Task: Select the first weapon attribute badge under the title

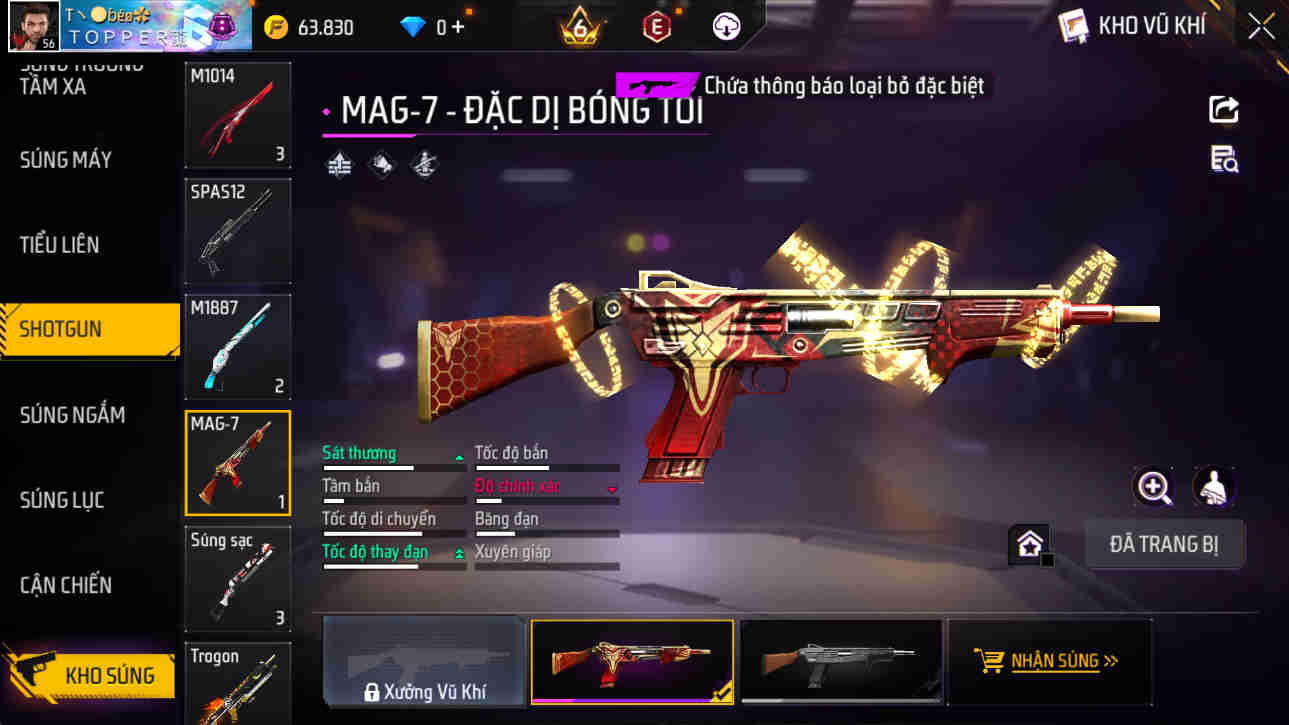Action: pyautogui.click(x=338, y=164)
